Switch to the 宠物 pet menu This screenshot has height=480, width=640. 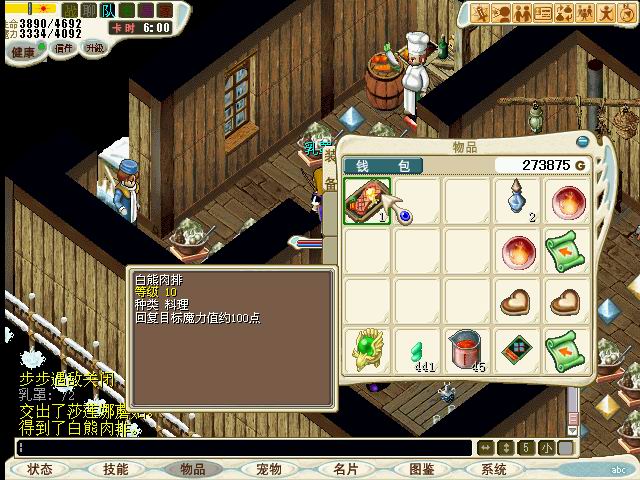pyautogui.click(x=268, y=469)
